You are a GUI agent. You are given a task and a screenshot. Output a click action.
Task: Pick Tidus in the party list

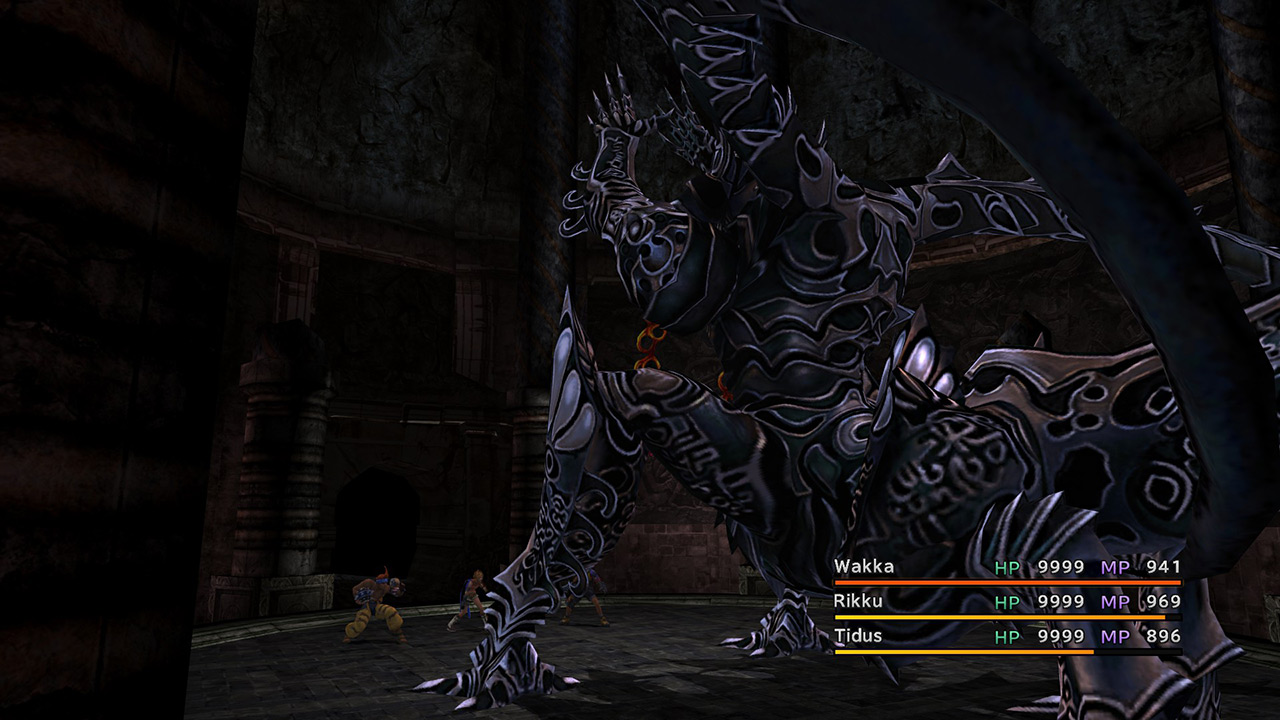click(x=856, y=636)
